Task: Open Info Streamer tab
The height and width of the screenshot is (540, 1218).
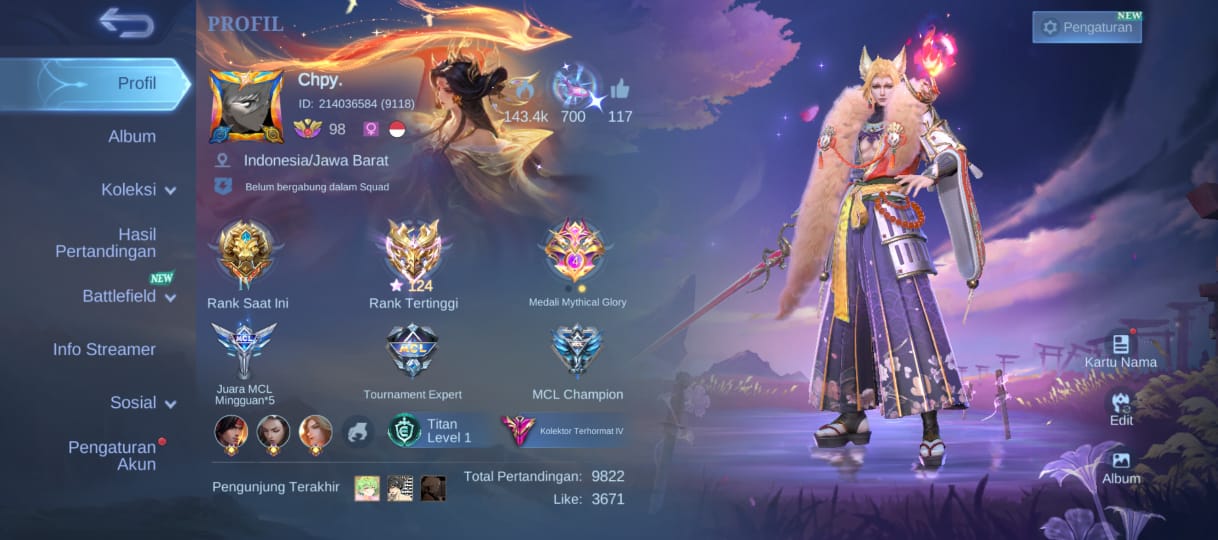Action: [x=104, y=349]
